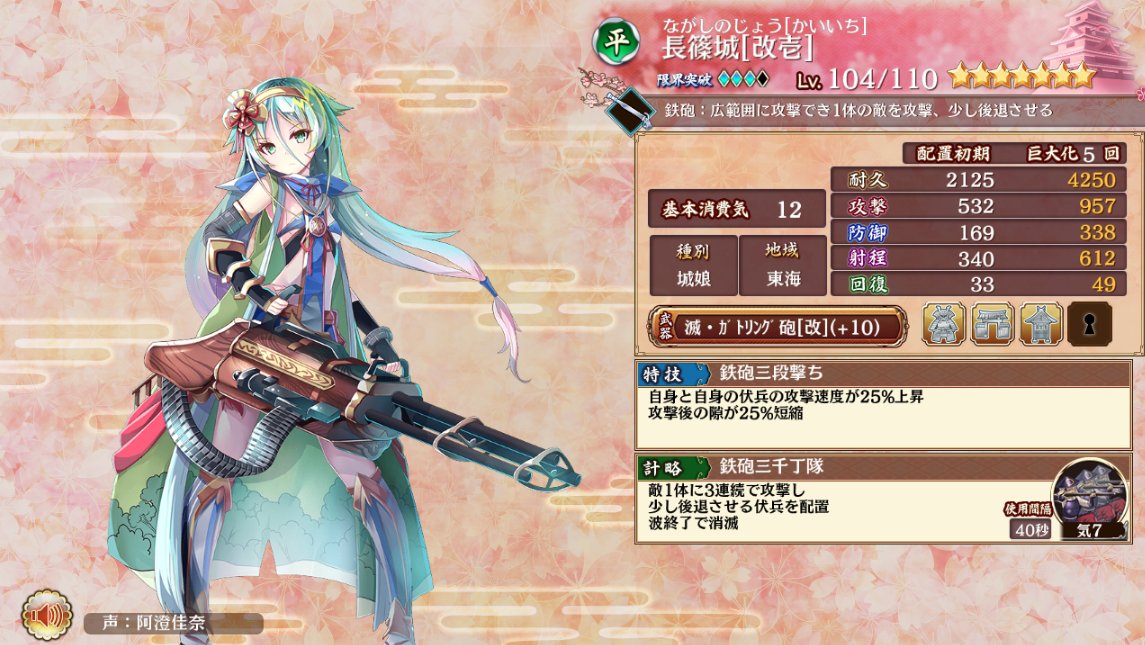Open the equipped Gatling cannon weapon slot
This screenshot has width=1145, height=645.
click(x=778, y=325)
